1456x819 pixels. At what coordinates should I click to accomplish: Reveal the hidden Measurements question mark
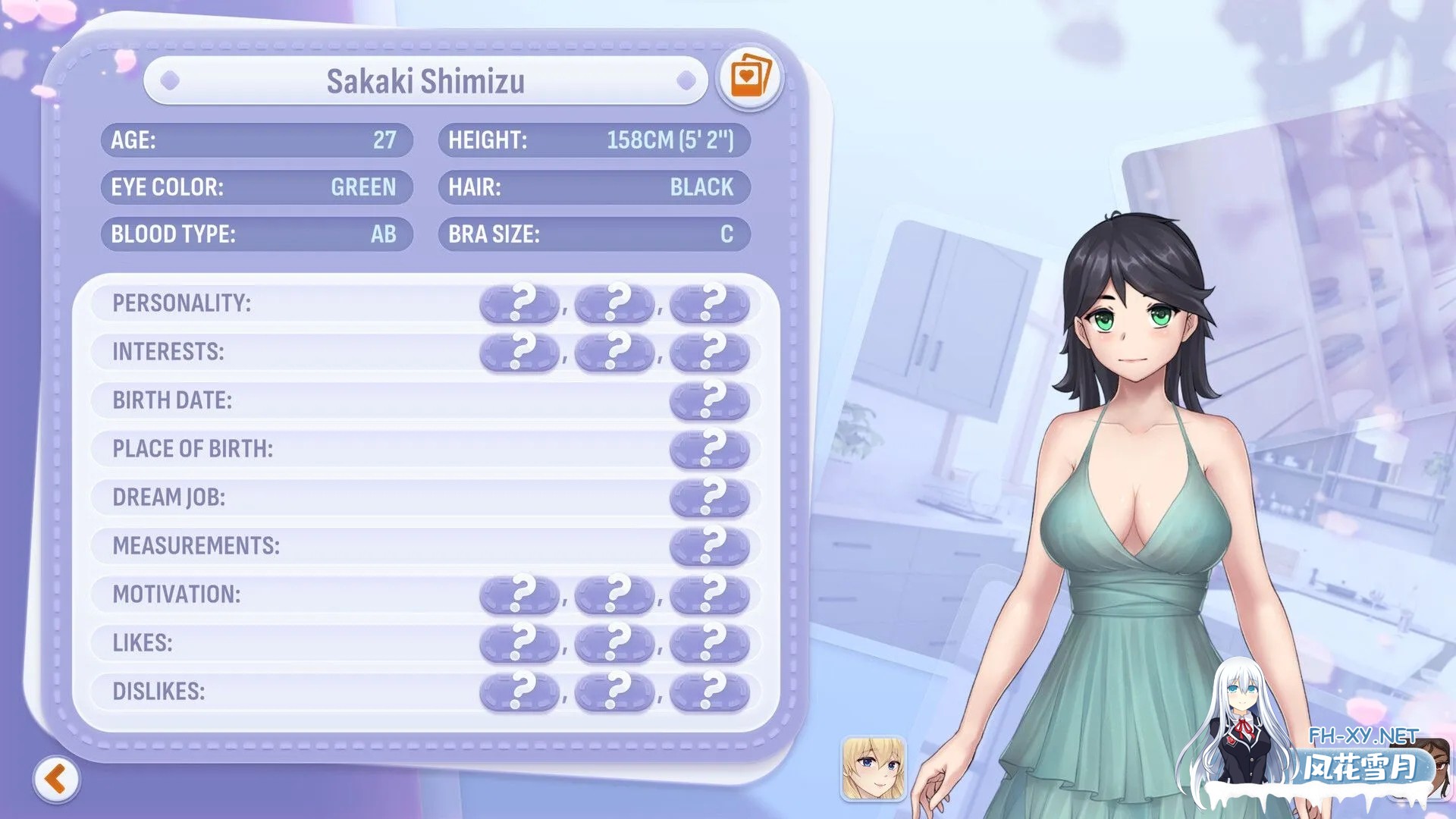[x=710, y=546]
